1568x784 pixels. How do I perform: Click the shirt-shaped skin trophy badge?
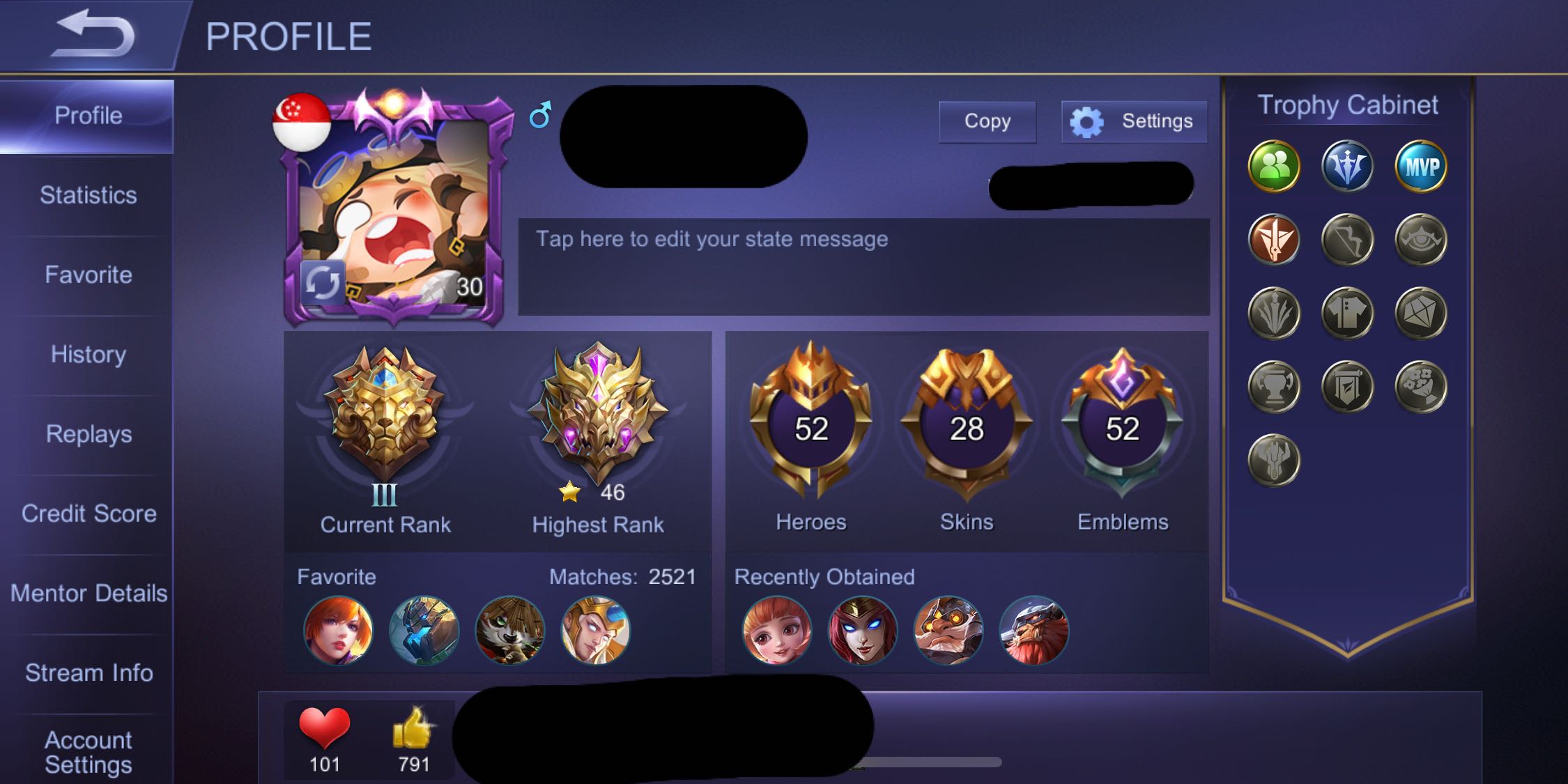(x=1346, y=313)
